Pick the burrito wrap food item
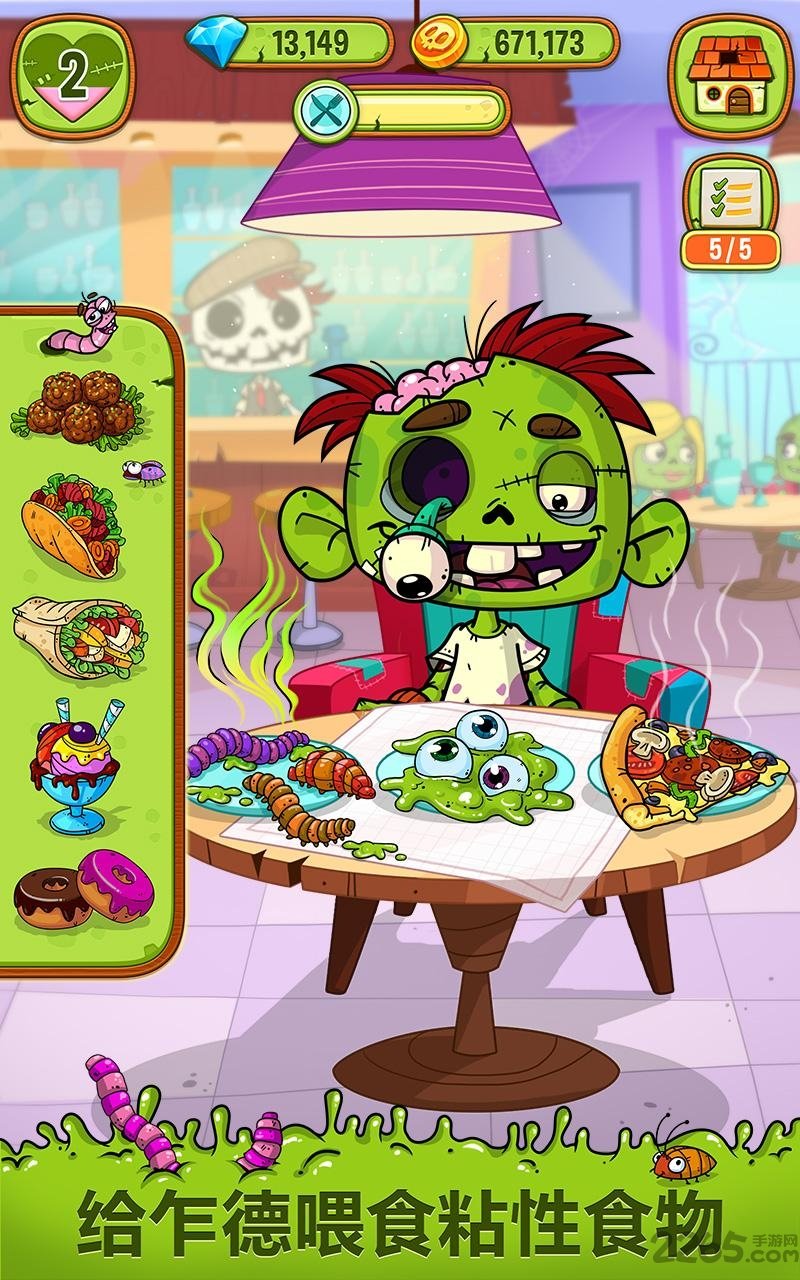This screenshot has height=1280, width=800. pos(79,636)
